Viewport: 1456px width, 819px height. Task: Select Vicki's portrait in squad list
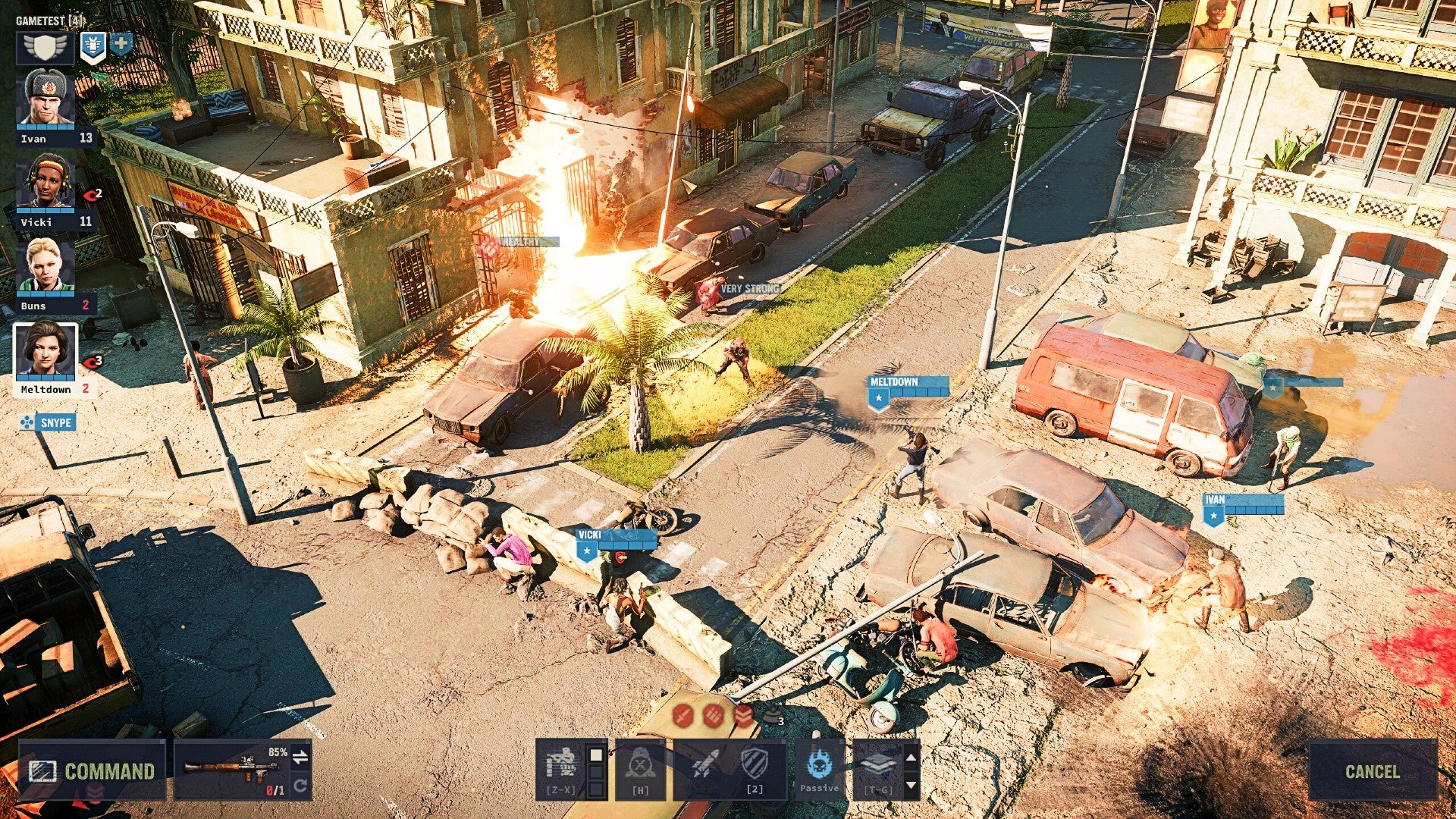pos(45,183)
